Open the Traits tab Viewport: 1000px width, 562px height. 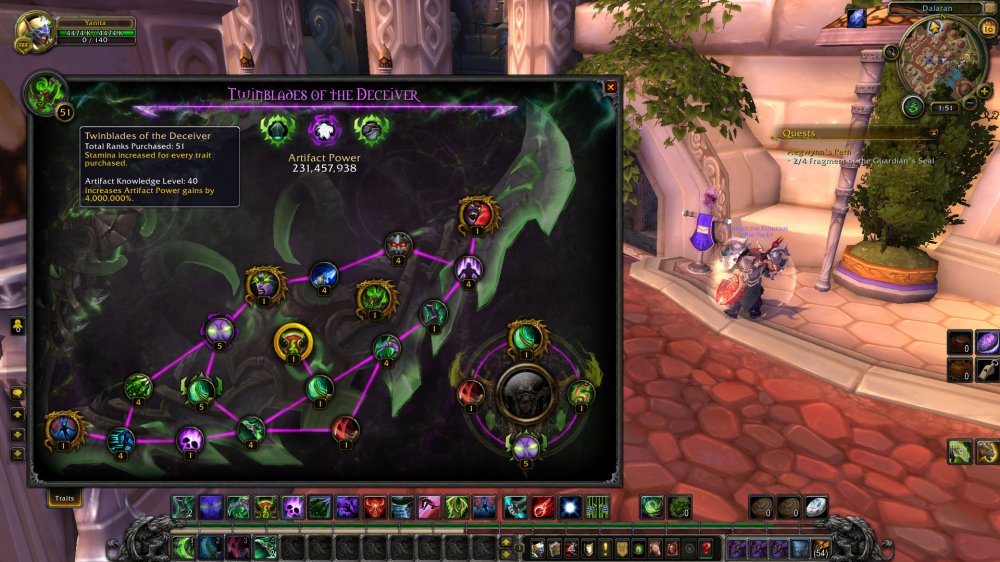coord(65,497)
